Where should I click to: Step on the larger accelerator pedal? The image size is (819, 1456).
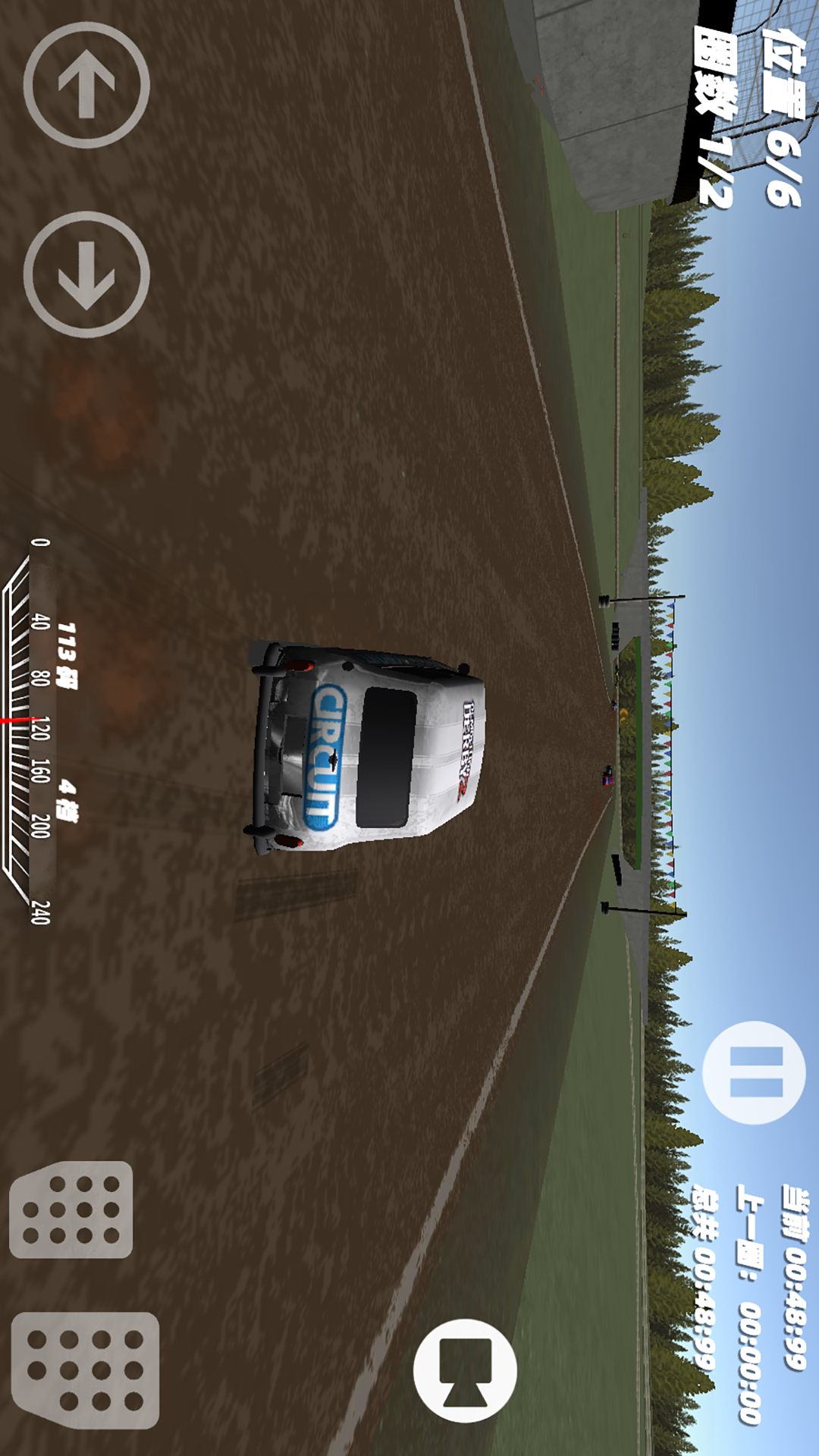85,1370
